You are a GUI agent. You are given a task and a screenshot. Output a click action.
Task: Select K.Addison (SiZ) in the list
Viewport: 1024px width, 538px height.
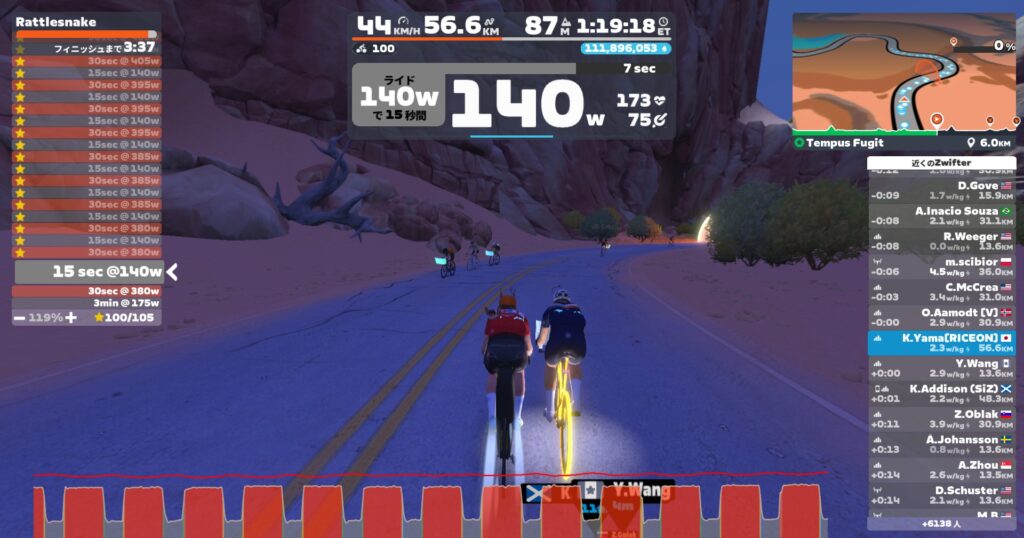[x=941, y=393]
